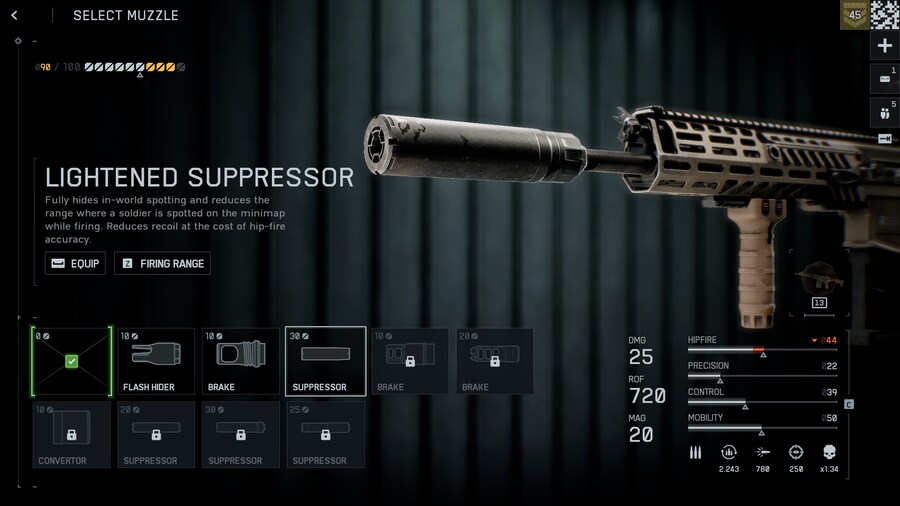Viewport: 900px width, 506px height.
Task: Equip the Lightened Suppressor
Action: point(75,263)
